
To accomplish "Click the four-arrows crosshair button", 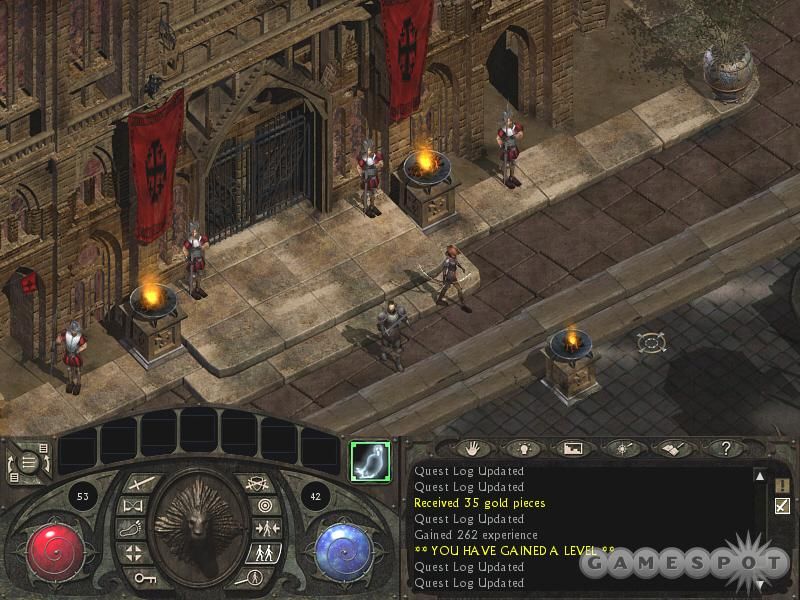I will (134, 552).
